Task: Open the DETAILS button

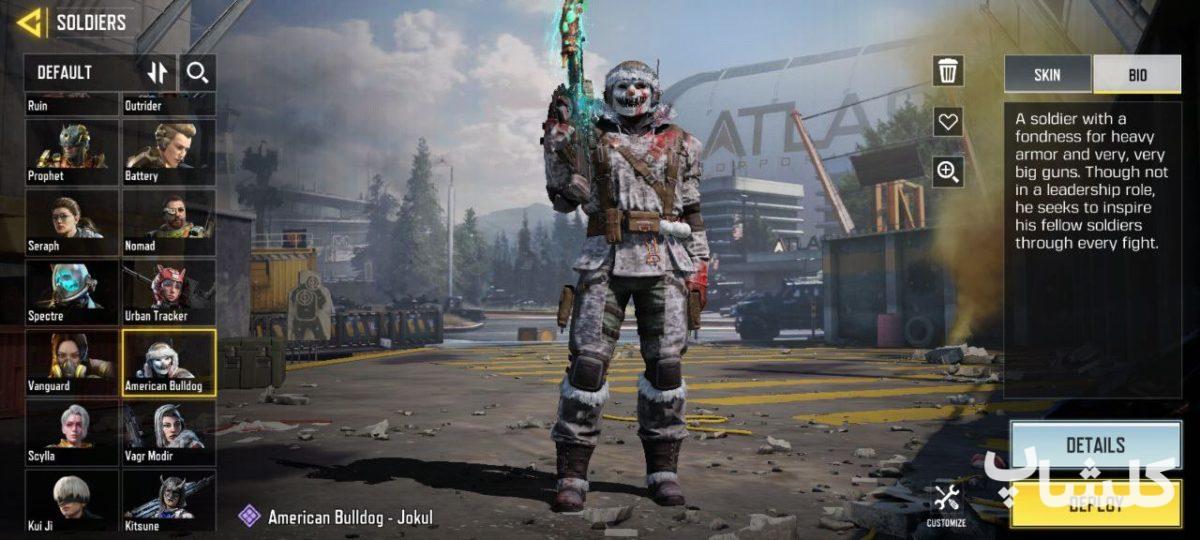Action: pyautogui.click(x=1095, y=445)
